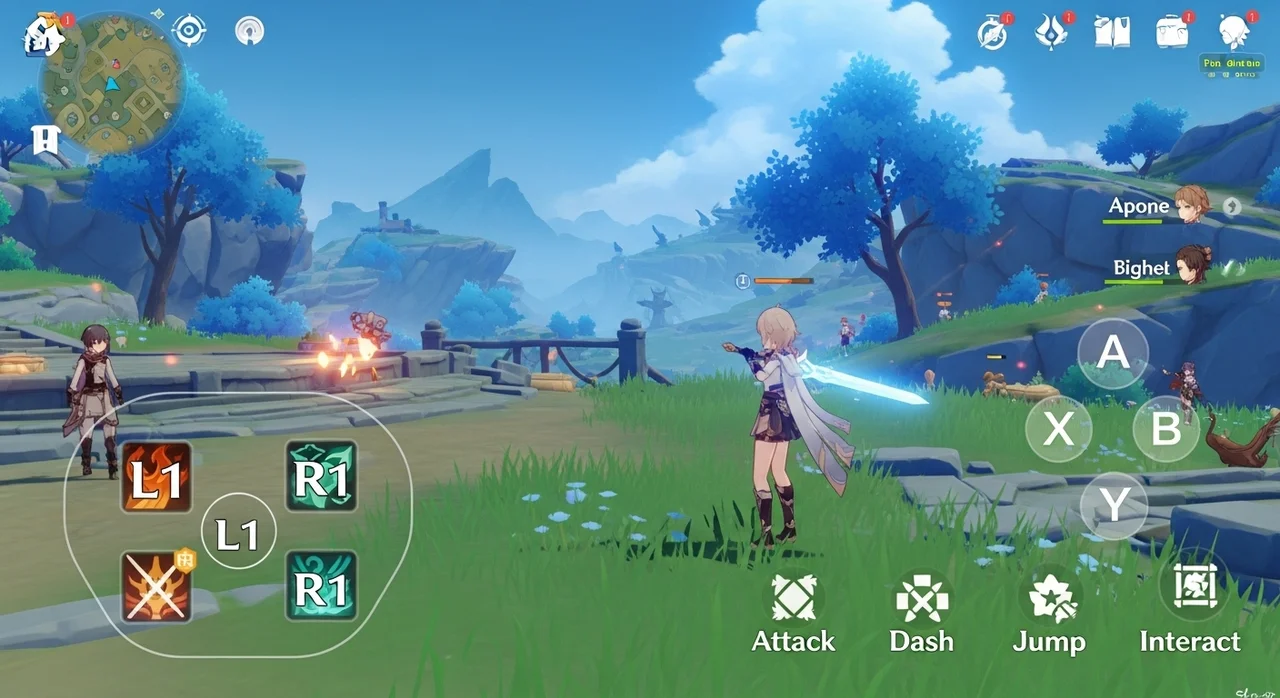Image resolution: width=1280 pixels, height=698 pixels.
Task: Open the Paimon menu icon
Action: coord(45,35)
